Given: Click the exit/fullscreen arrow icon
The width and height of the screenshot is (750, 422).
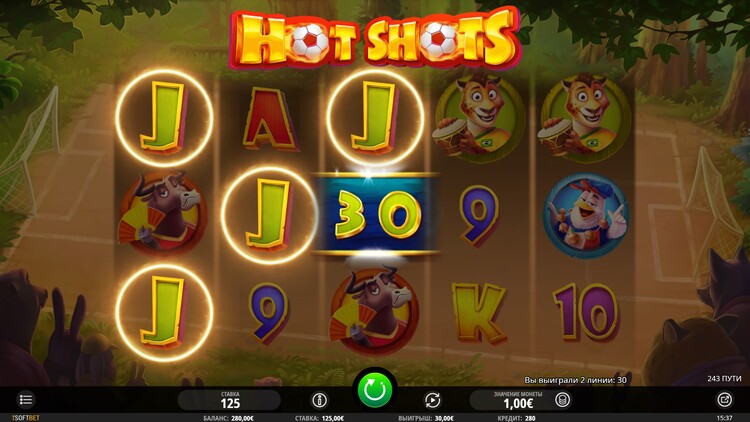Looking at the screenshot, I should (x=724, y=399).
